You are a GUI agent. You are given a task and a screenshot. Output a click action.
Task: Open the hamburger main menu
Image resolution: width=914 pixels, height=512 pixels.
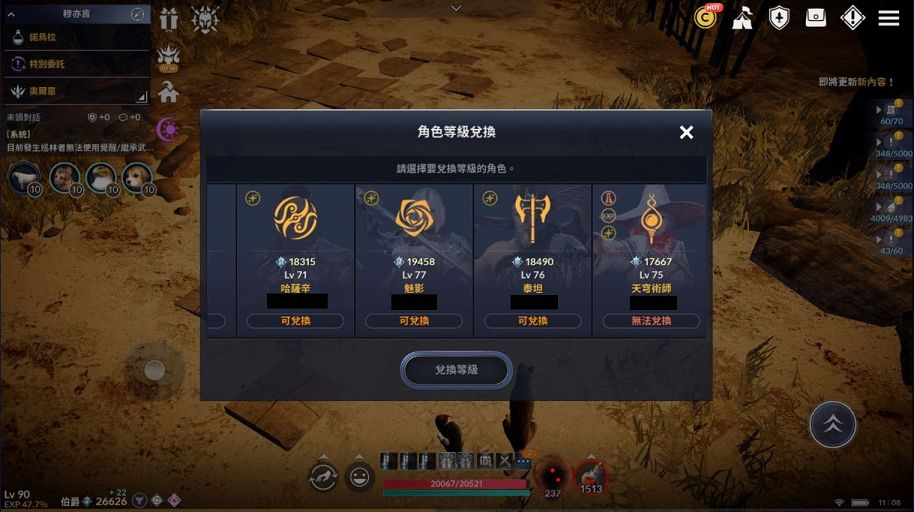(x=888, y=18)
